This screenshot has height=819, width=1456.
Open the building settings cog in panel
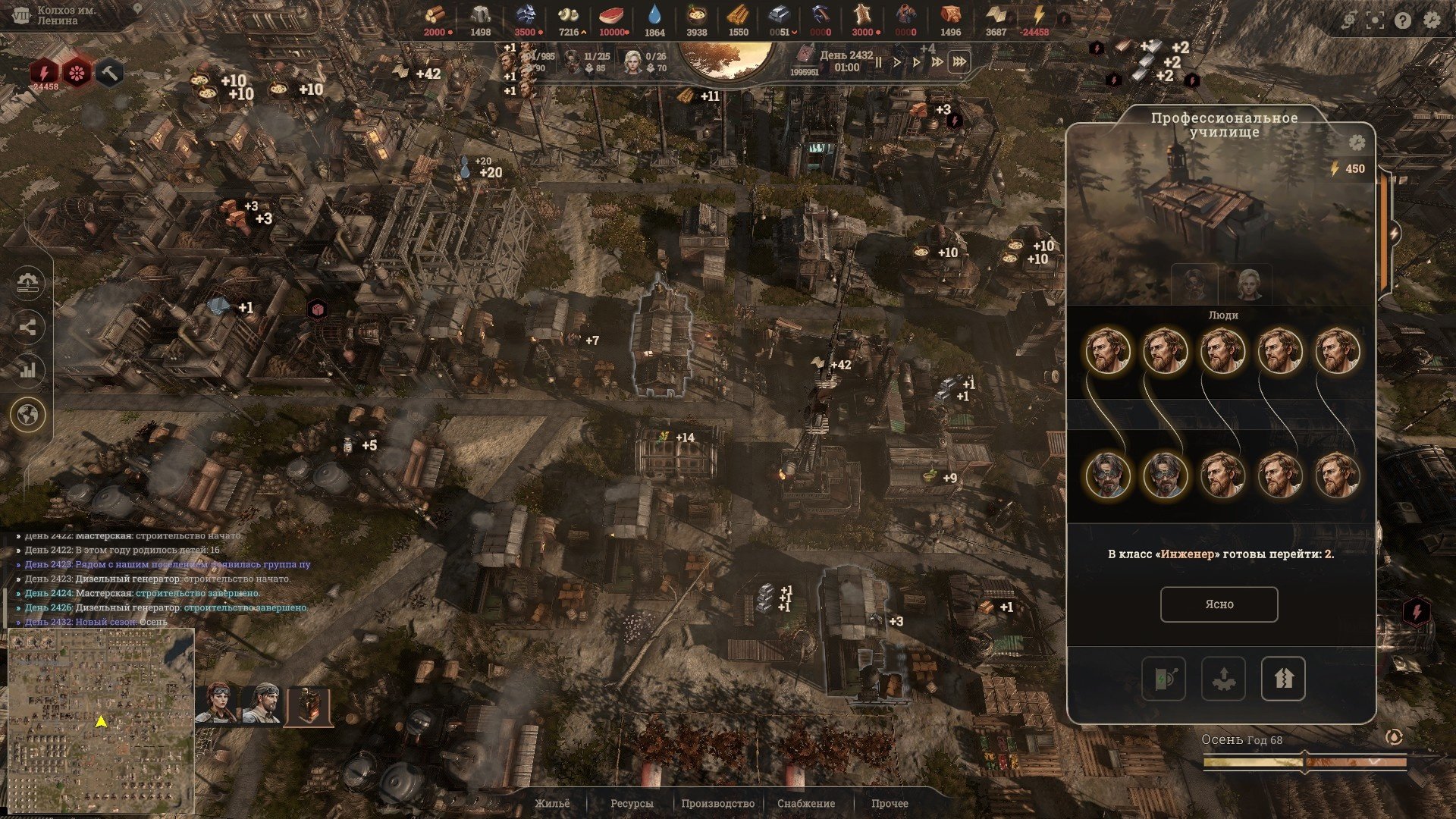(1357, 143)
